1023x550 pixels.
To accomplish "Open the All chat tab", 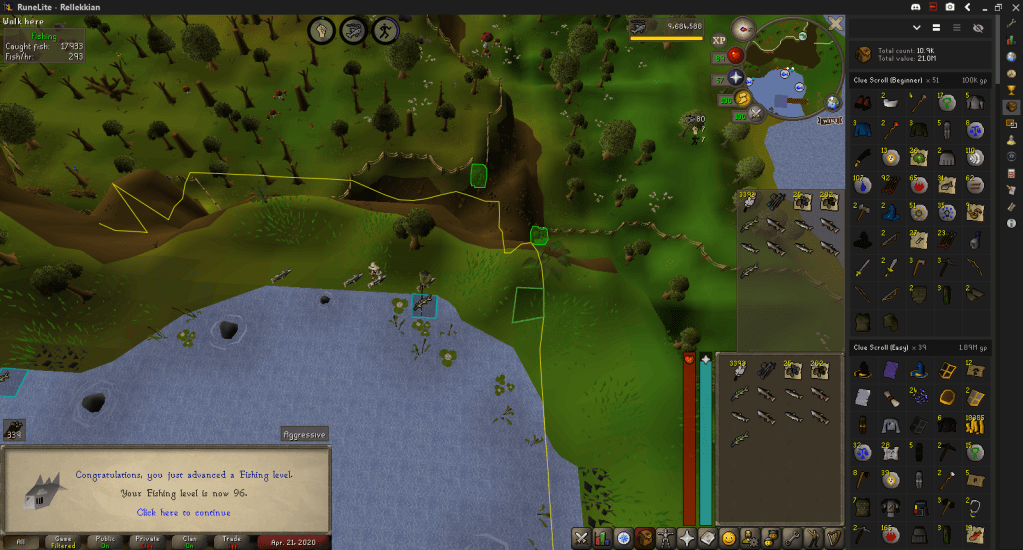I will click(x=21, y=541).
